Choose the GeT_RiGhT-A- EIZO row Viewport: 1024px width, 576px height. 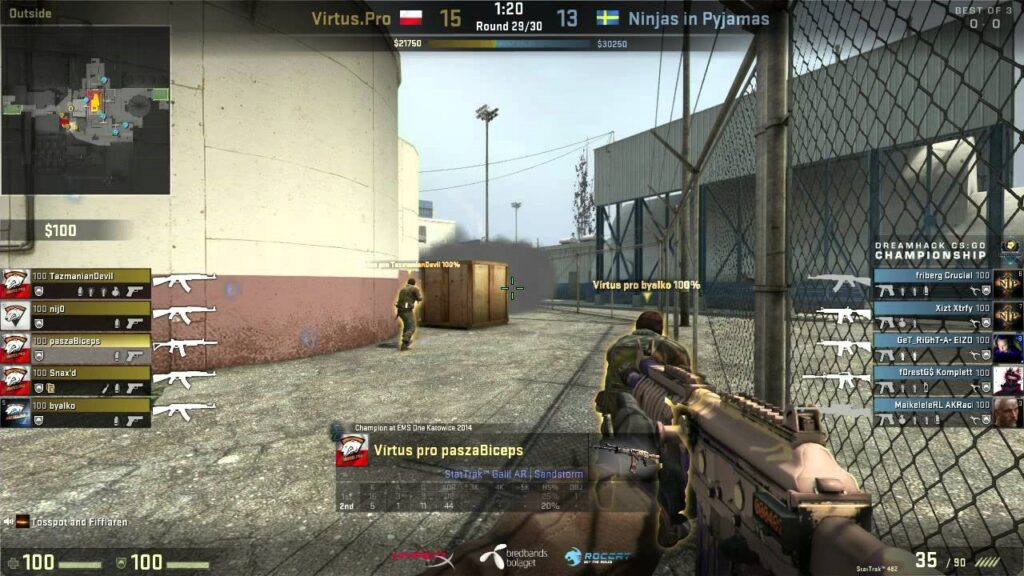pos(932,348)
